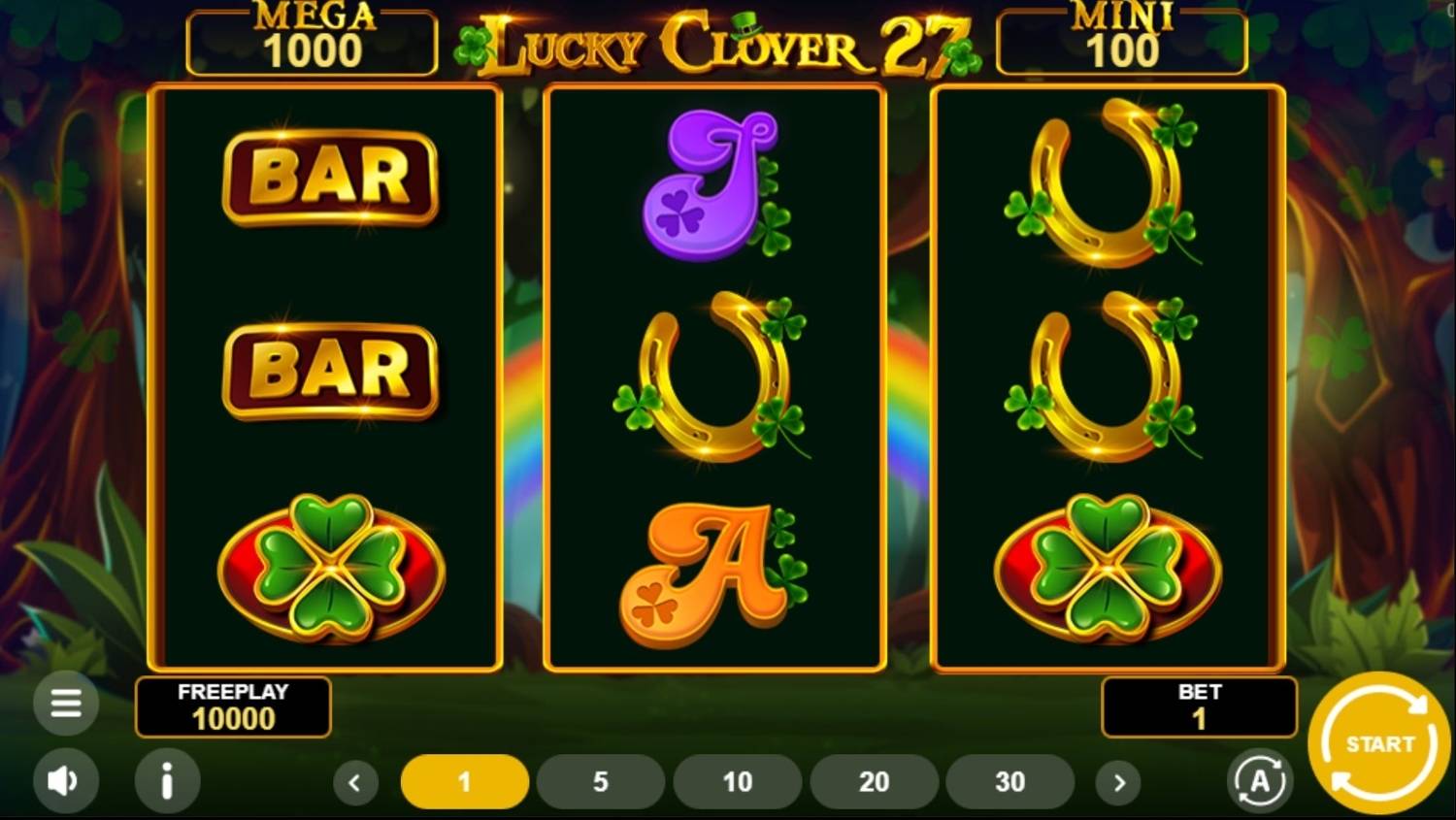The image size is (1456, 820).
Task: Select bet amount 30
Action: [1009, 781]
